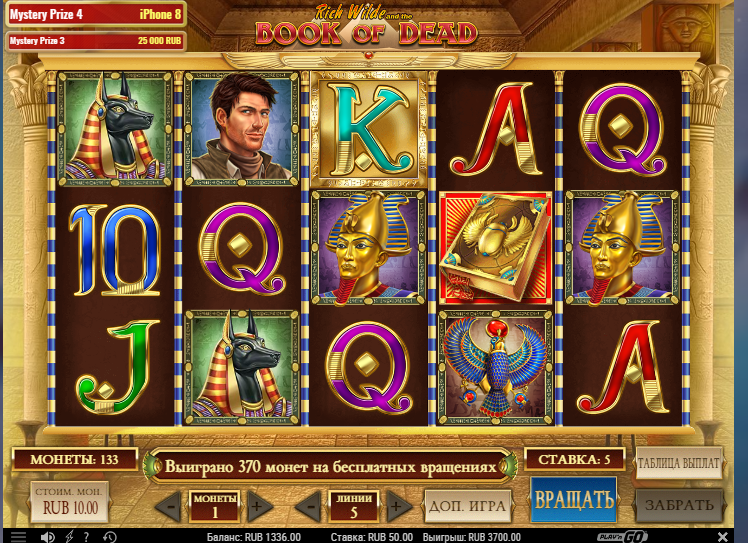748x543 pixels.
Task: Toggle the sound speaker icon
Action: pyautogui.click(x=47, y=536)
